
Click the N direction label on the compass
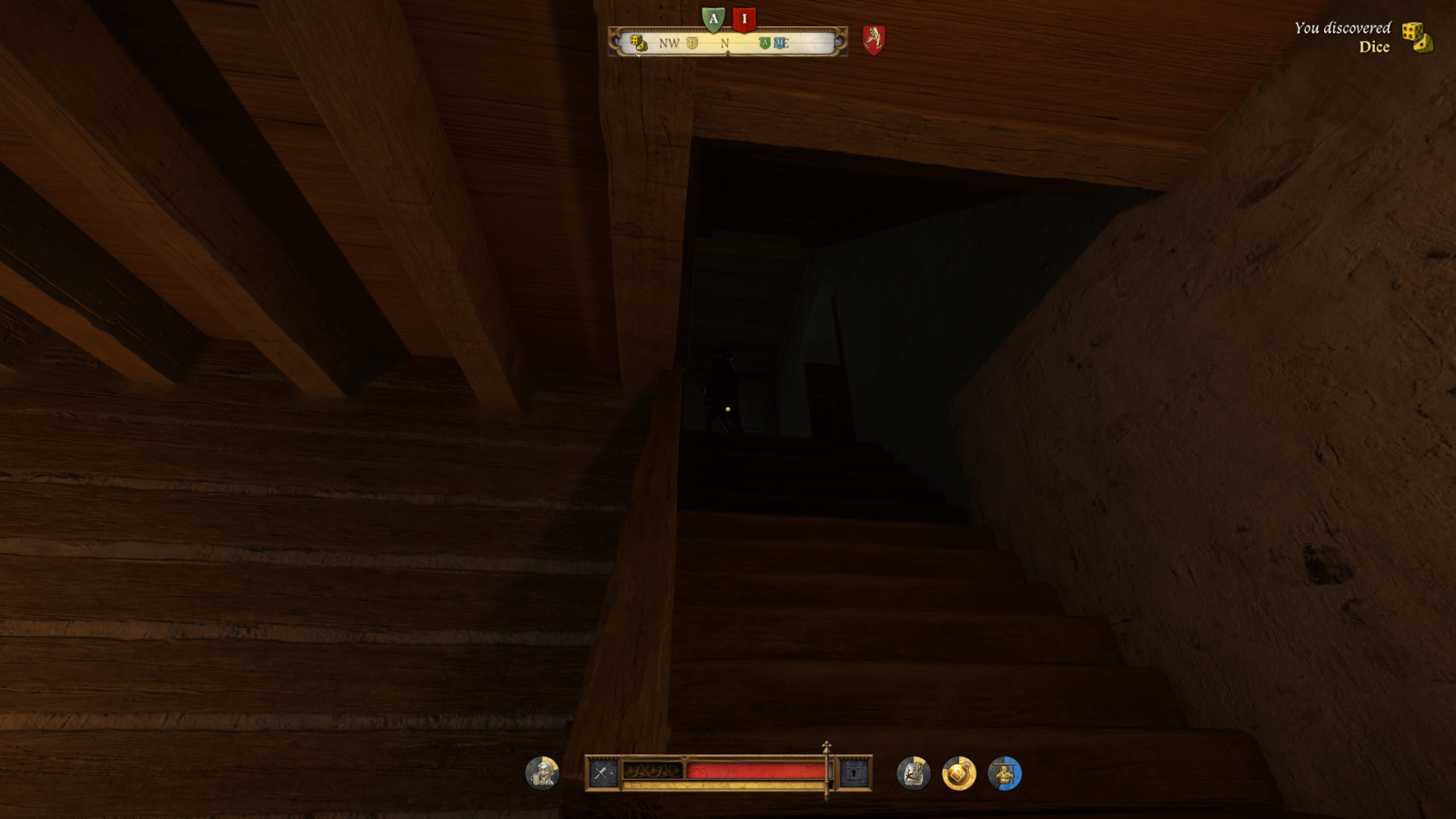pyautogui.click(x=724, y=44)
